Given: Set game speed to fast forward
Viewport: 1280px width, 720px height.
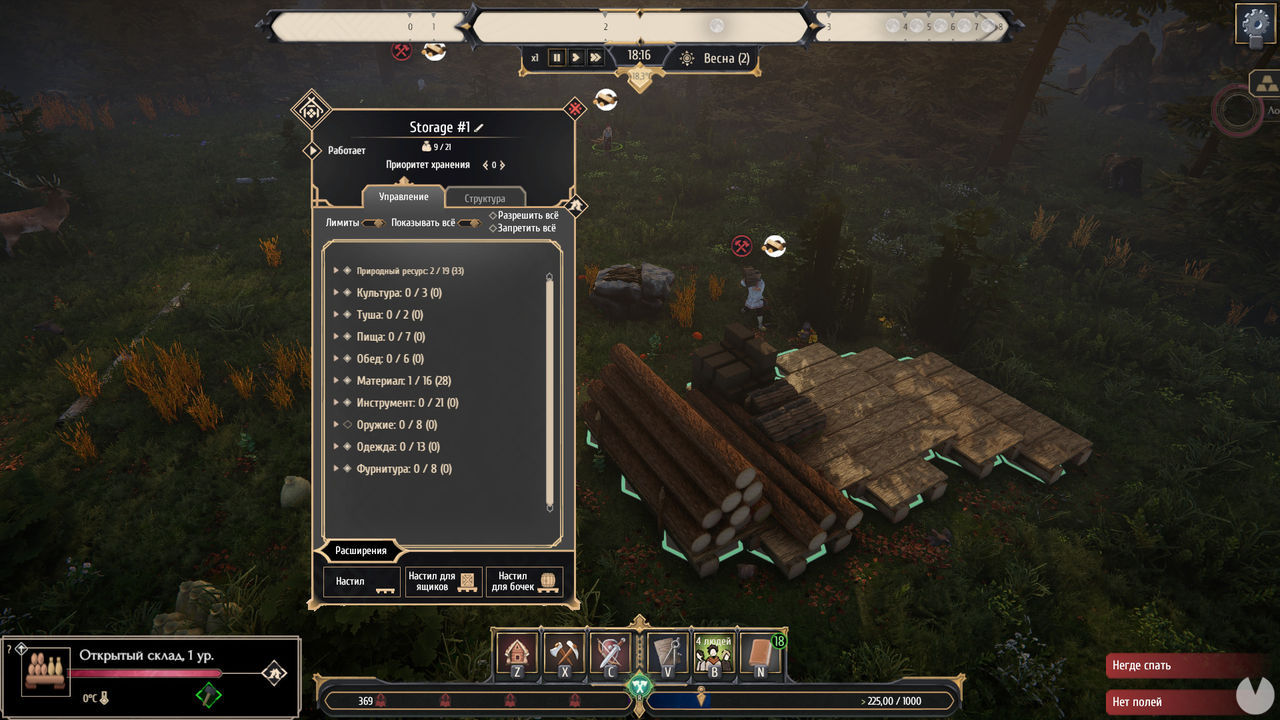Looking at the screenshot, I should coord(596,58).
